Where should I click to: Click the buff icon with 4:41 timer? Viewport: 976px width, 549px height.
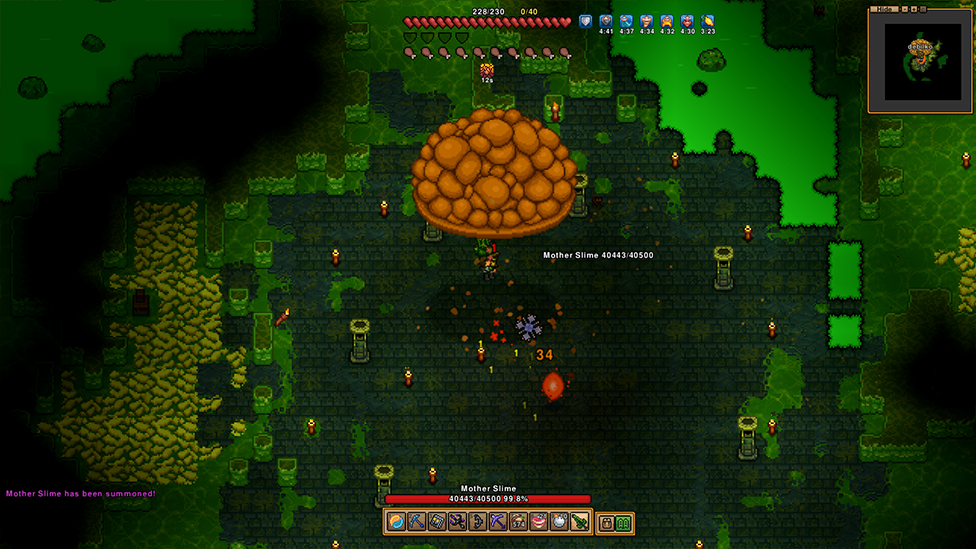point(606,21)
